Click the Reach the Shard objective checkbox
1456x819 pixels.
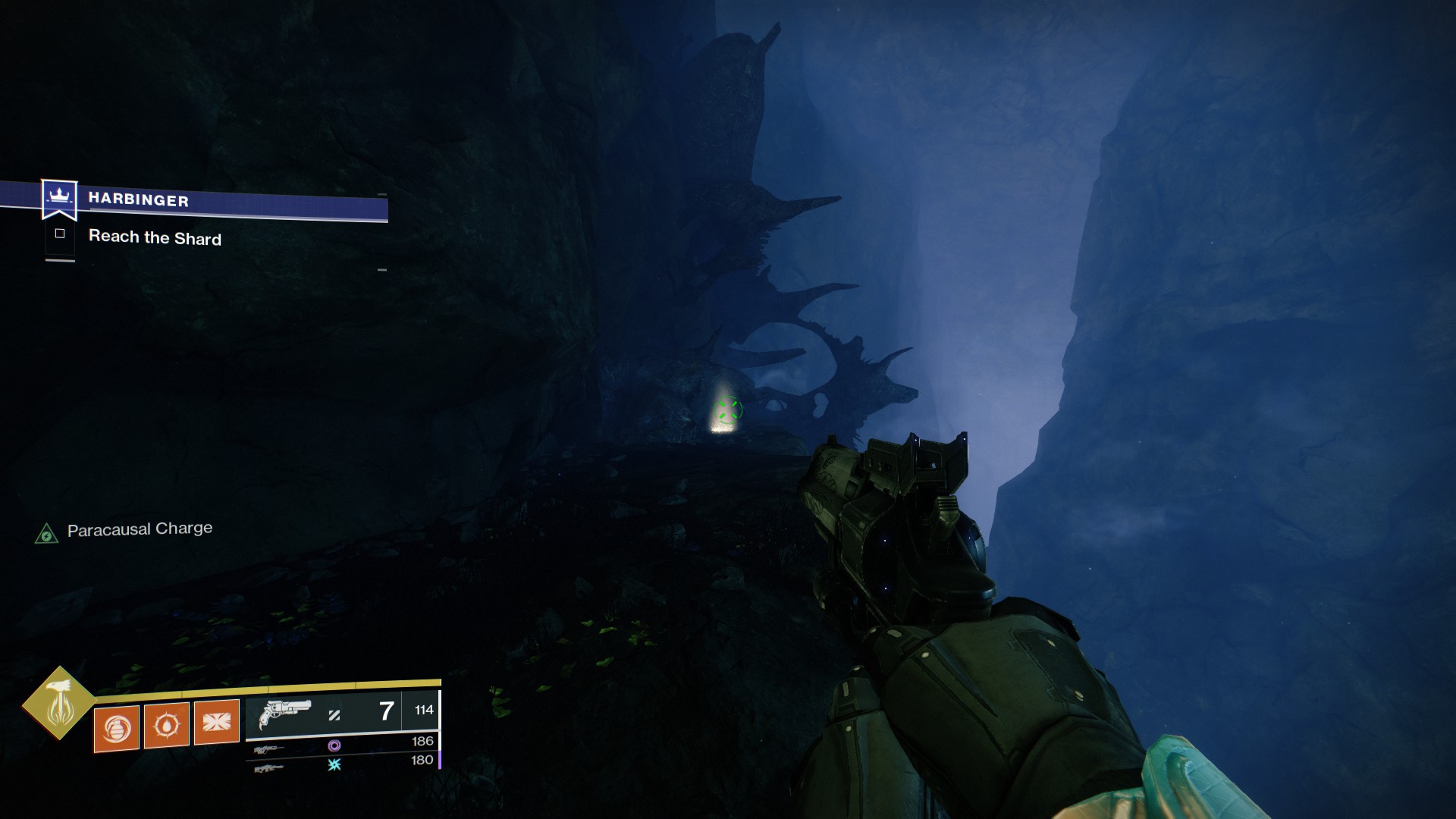(x=60, y=234)
